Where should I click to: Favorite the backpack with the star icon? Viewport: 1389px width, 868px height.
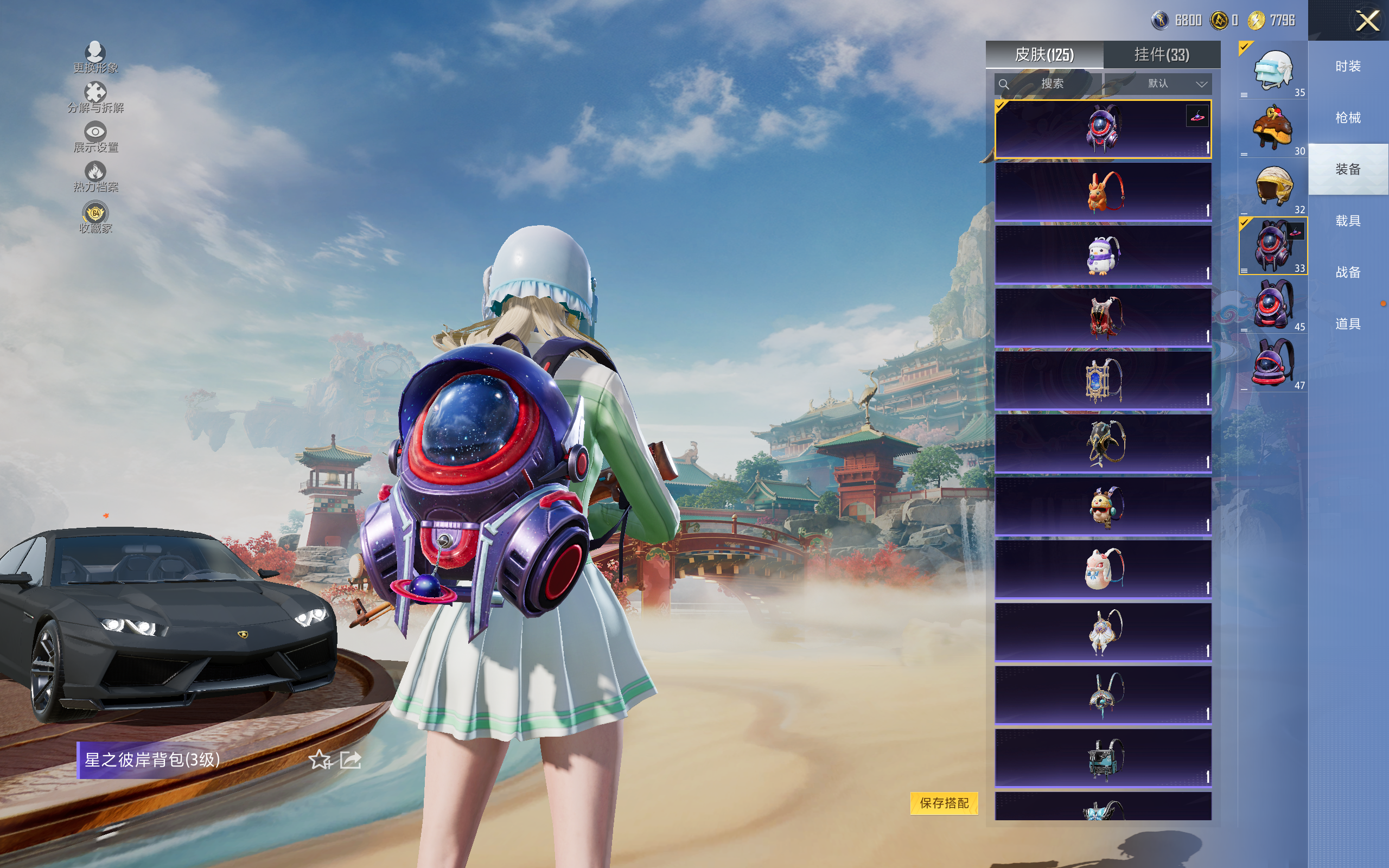tap(320, 760)
